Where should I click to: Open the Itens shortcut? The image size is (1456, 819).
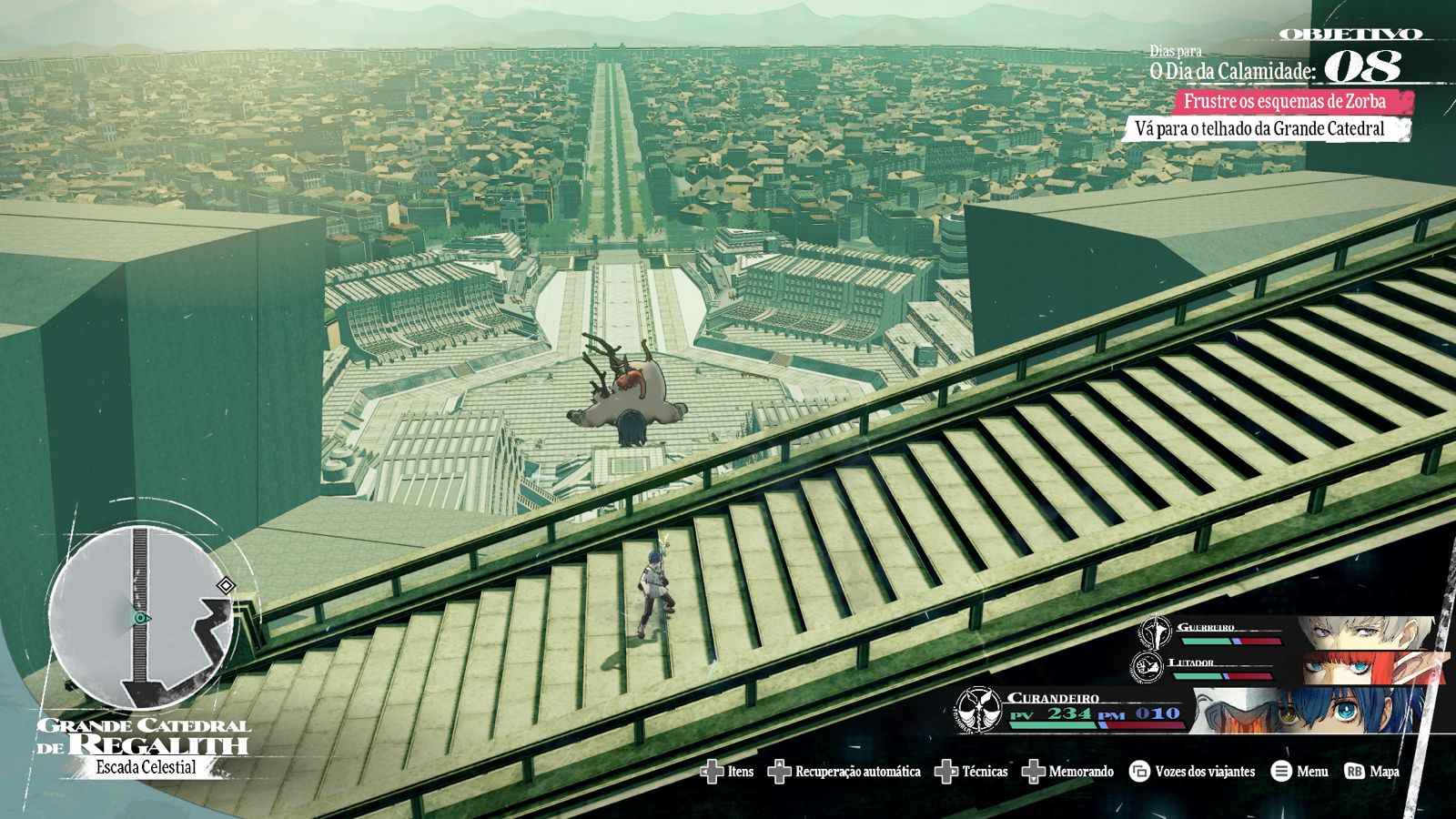(728, 772)
